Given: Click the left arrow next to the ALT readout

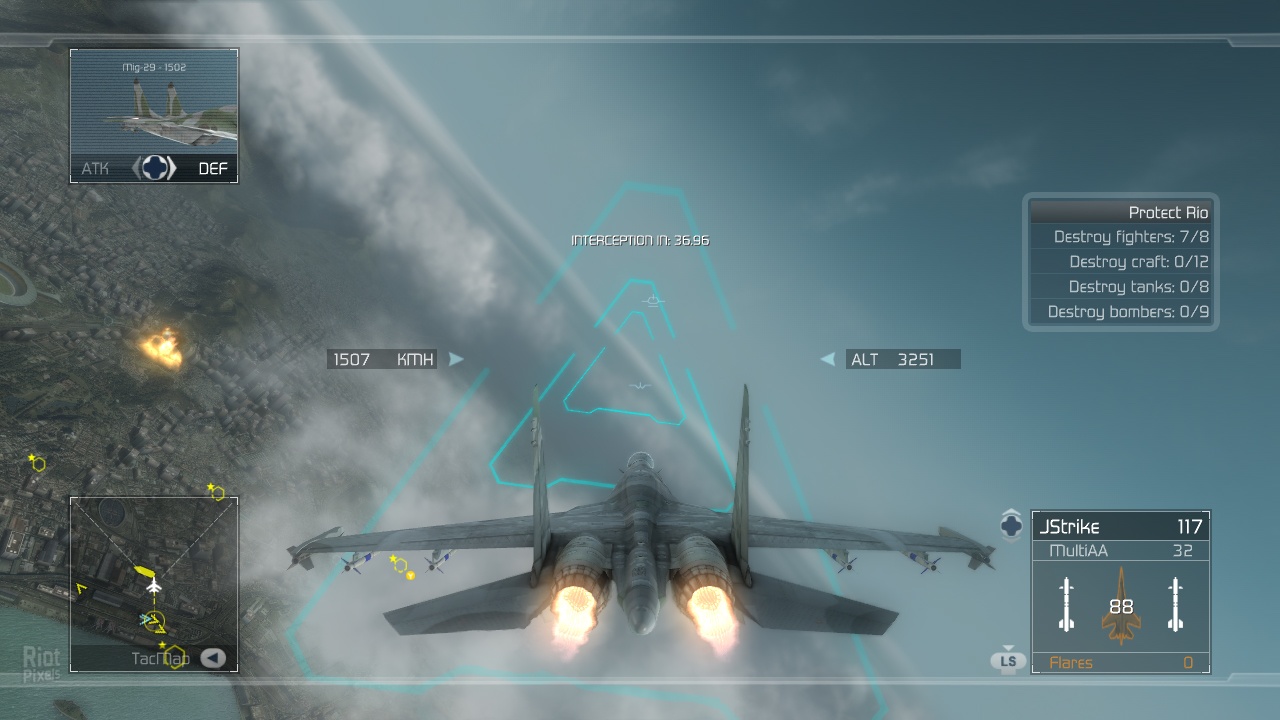Looking at the screenshot, I should pos(827,359).
